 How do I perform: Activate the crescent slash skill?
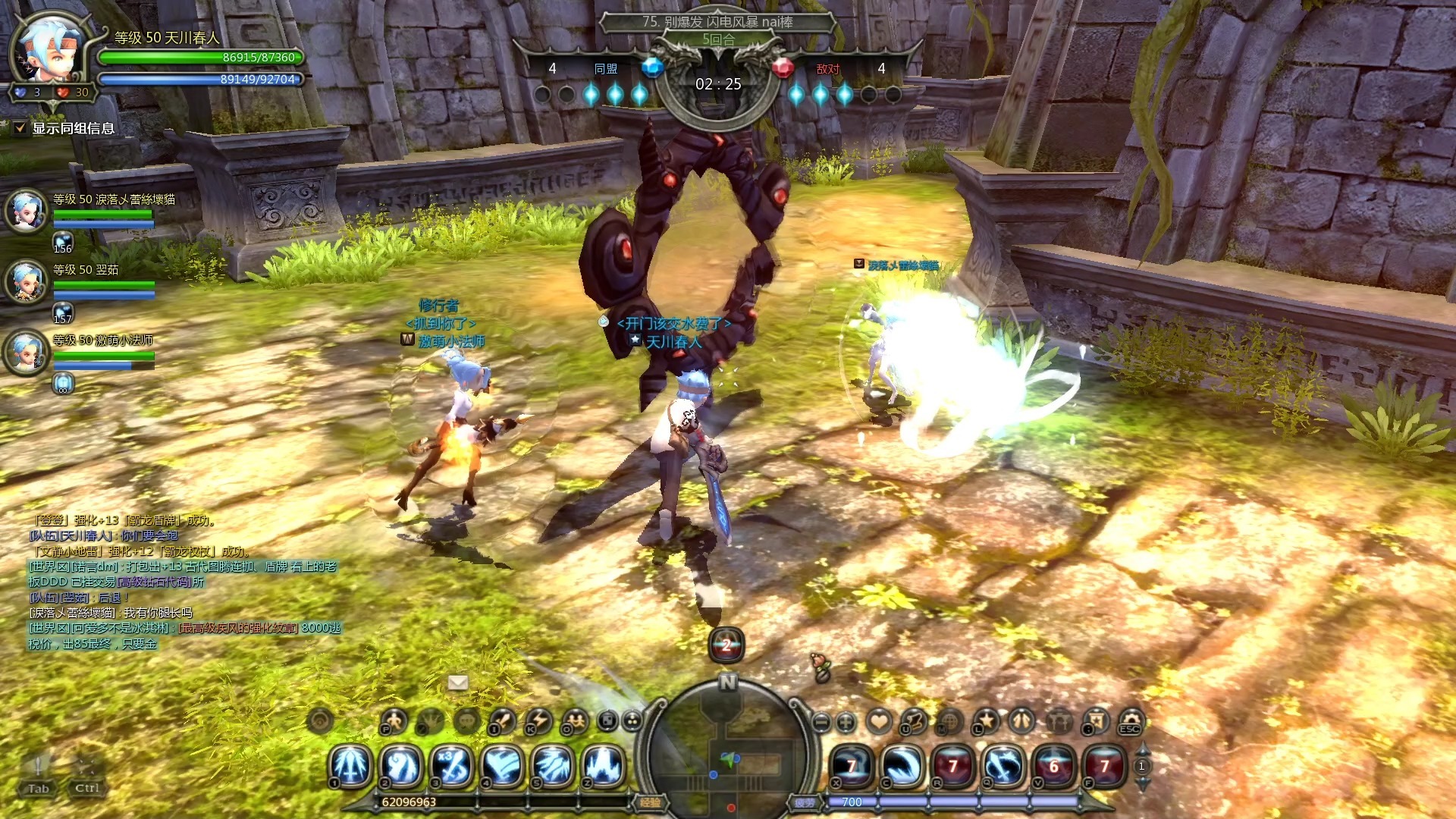[902, 767]
